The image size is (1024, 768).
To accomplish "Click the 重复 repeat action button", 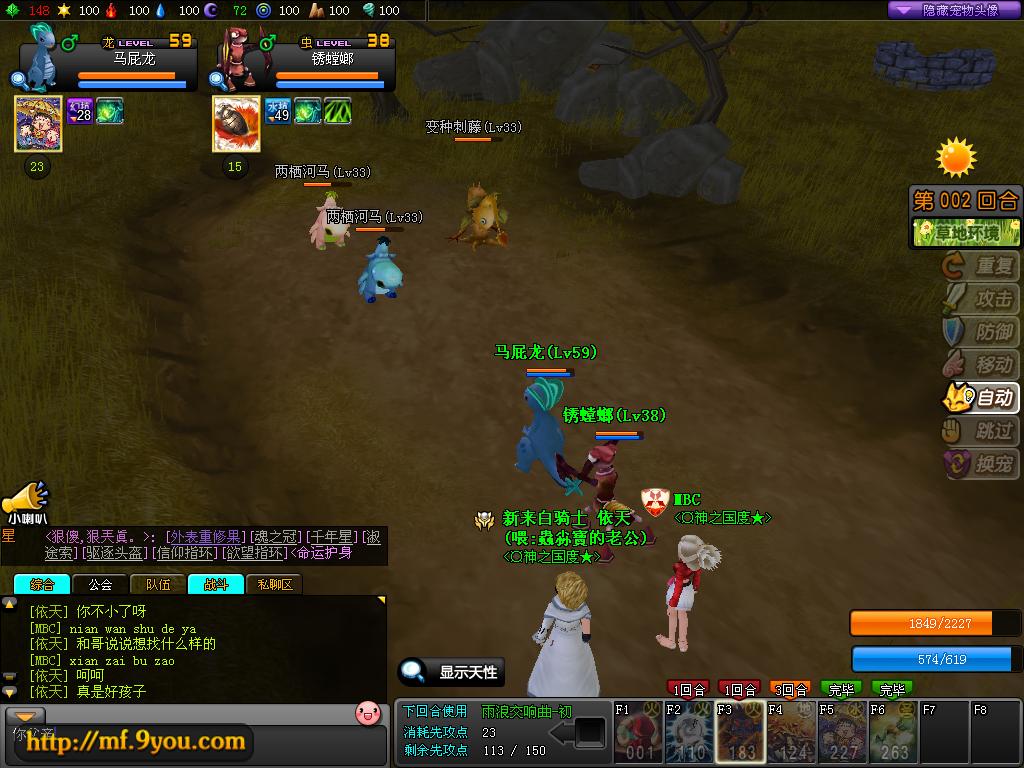I will [981, 266].
